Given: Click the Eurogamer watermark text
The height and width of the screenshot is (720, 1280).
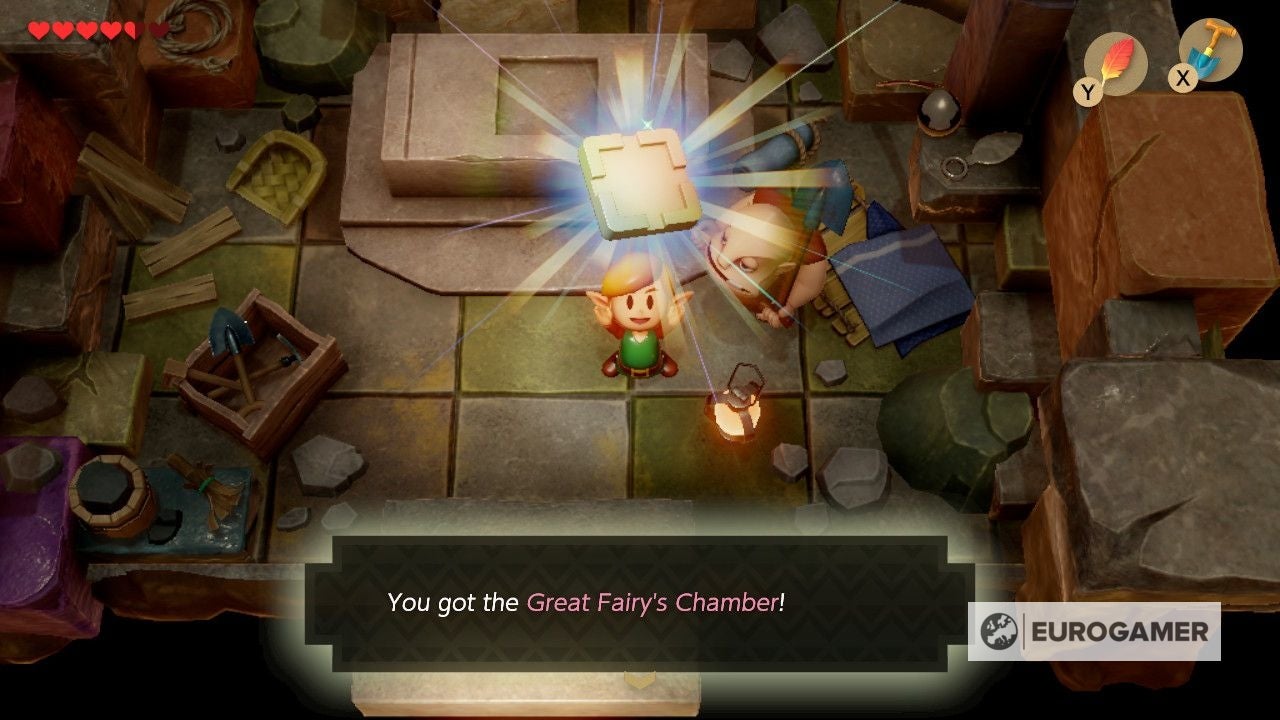Looking at the screenshot, I should tap(1120, 629).
